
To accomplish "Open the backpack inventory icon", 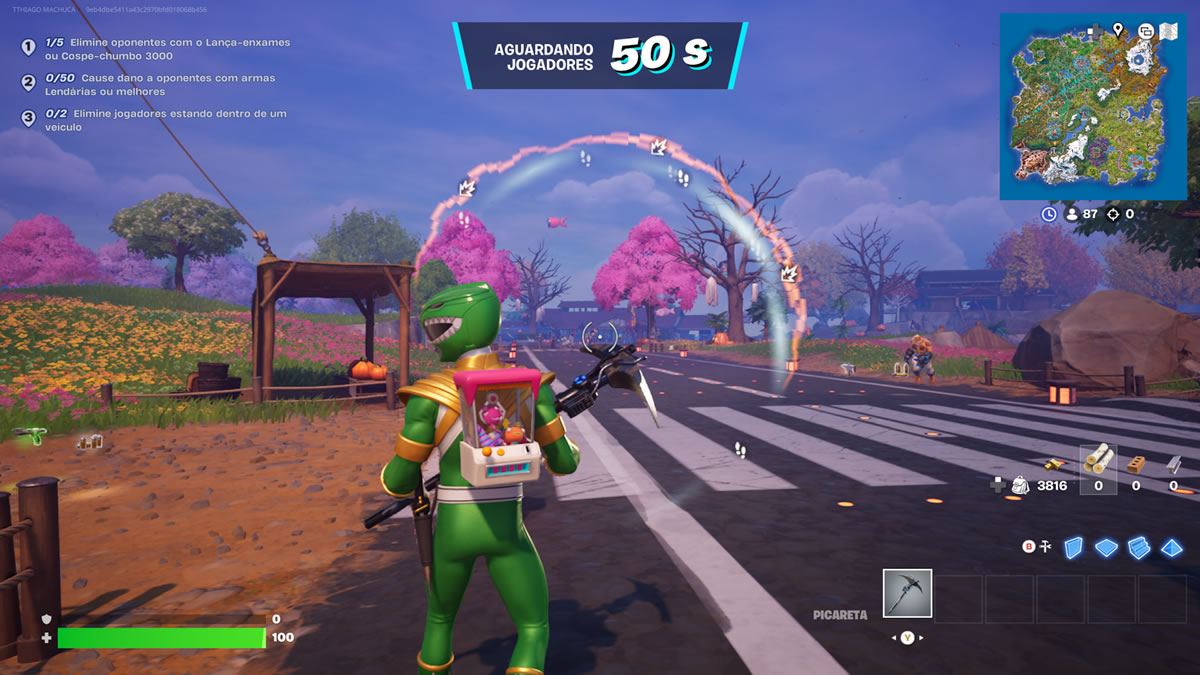I will pyautogui.click(x=1020, y=485).
